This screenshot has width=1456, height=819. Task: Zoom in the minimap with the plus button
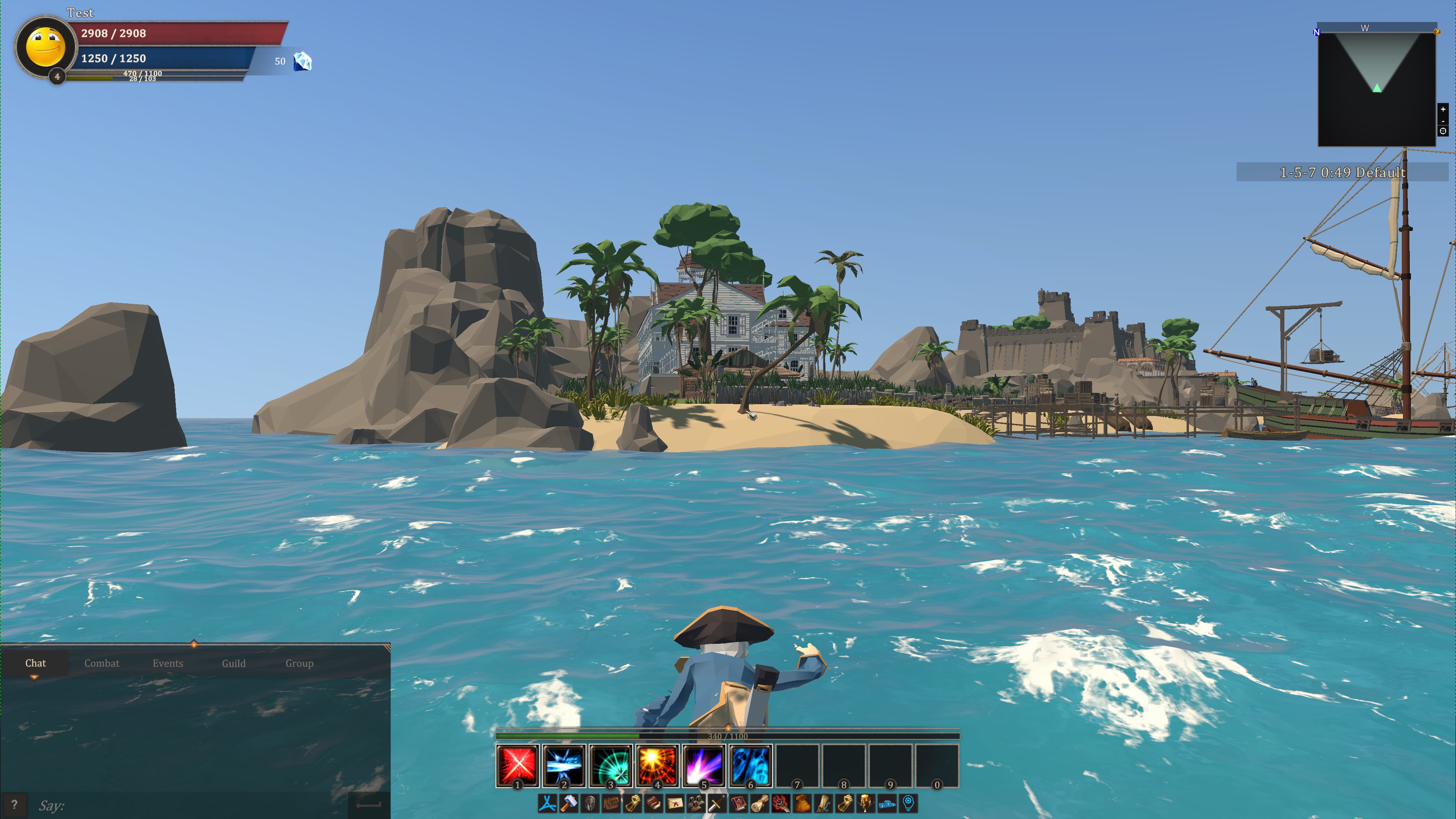tap(1443, 110)
